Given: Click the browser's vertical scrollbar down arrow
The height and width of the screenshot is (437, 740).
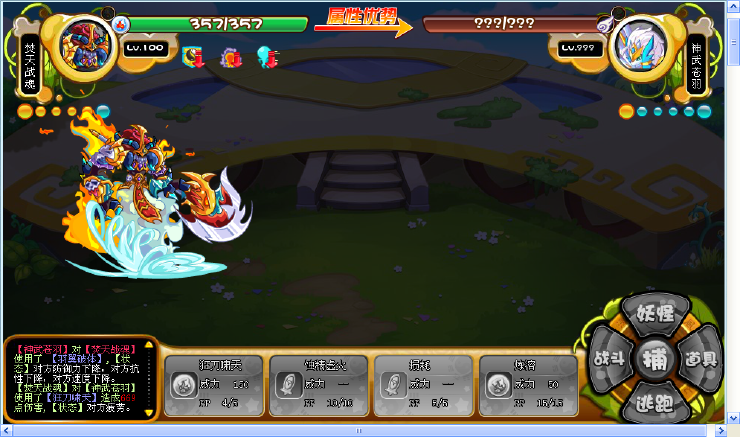Looking at the screenshot, I should [733, 417].
